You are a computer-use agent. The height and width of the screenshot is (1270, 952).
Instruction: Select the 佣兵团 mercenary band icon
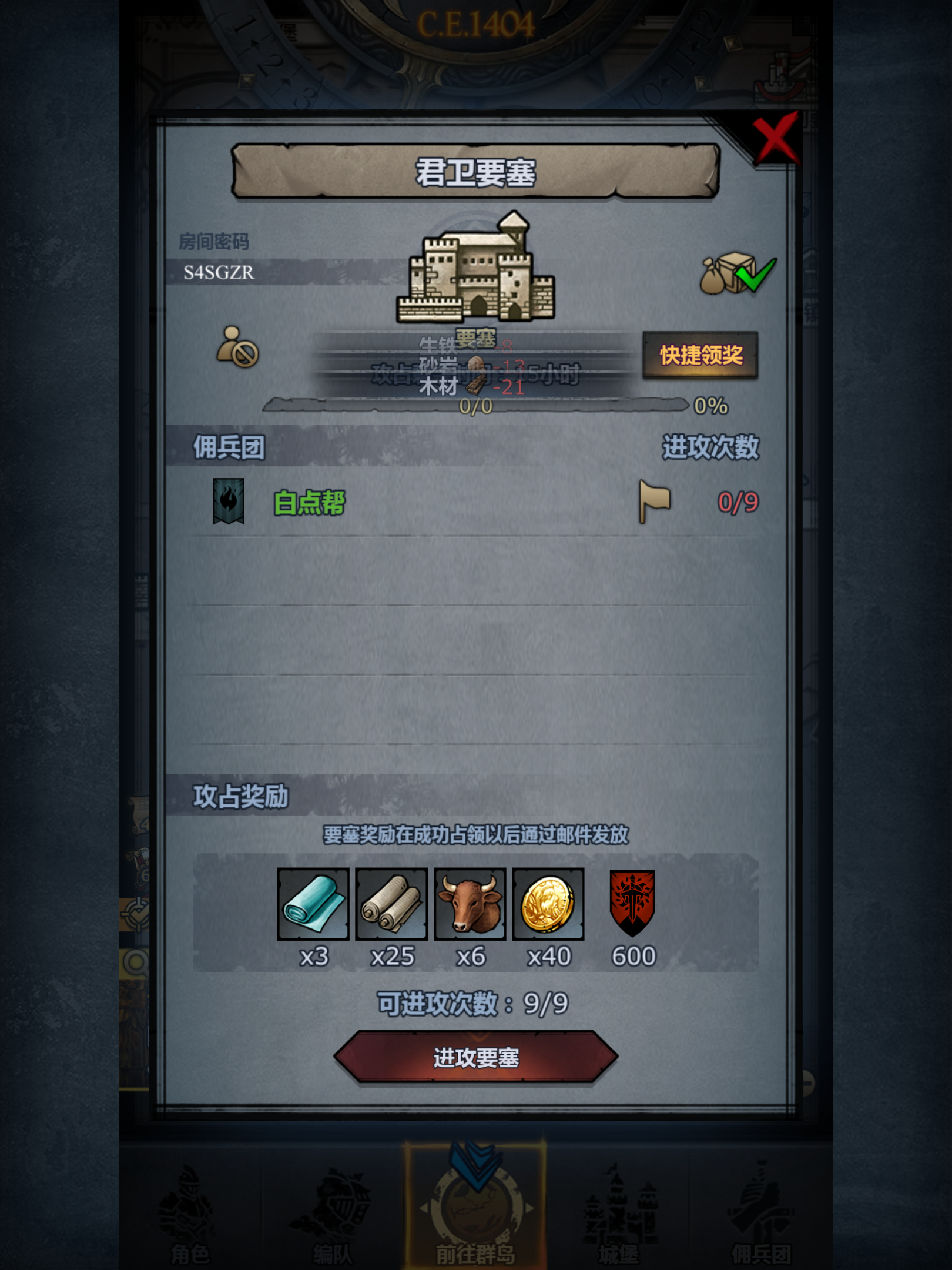click(764, 1205)
